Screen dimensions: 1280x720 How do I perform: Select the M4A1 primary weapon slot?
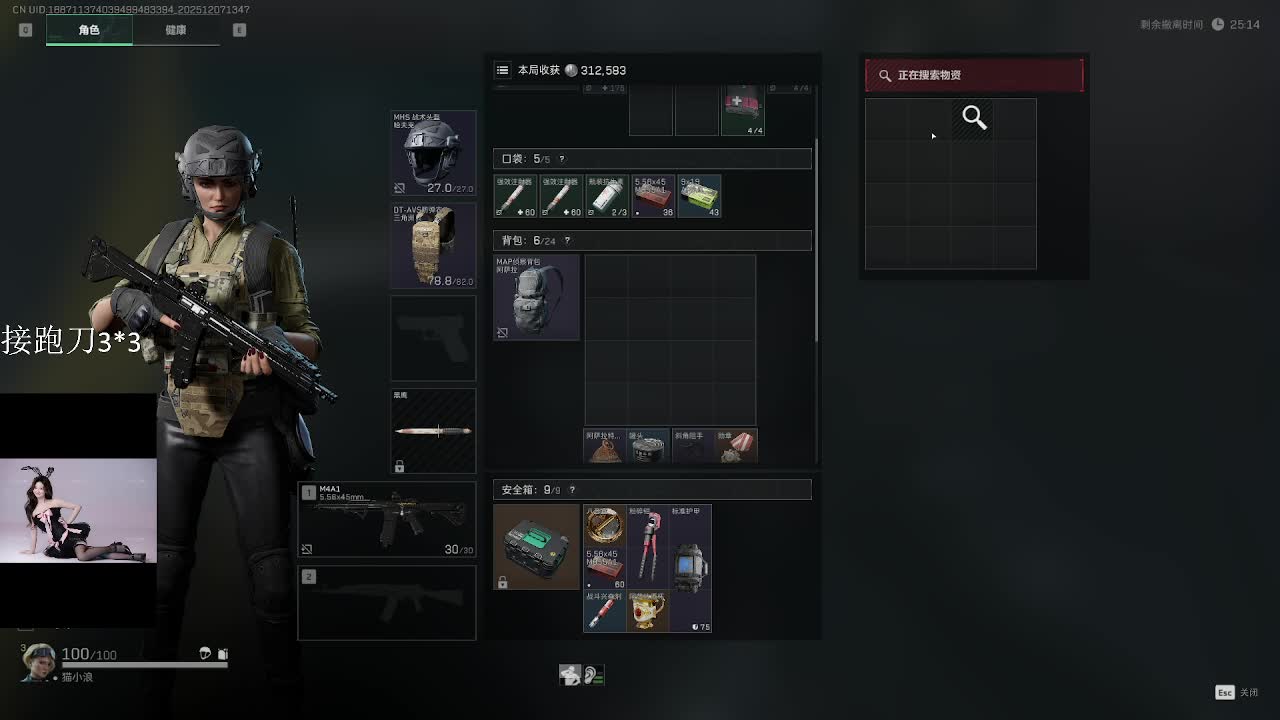pos(387,520)
